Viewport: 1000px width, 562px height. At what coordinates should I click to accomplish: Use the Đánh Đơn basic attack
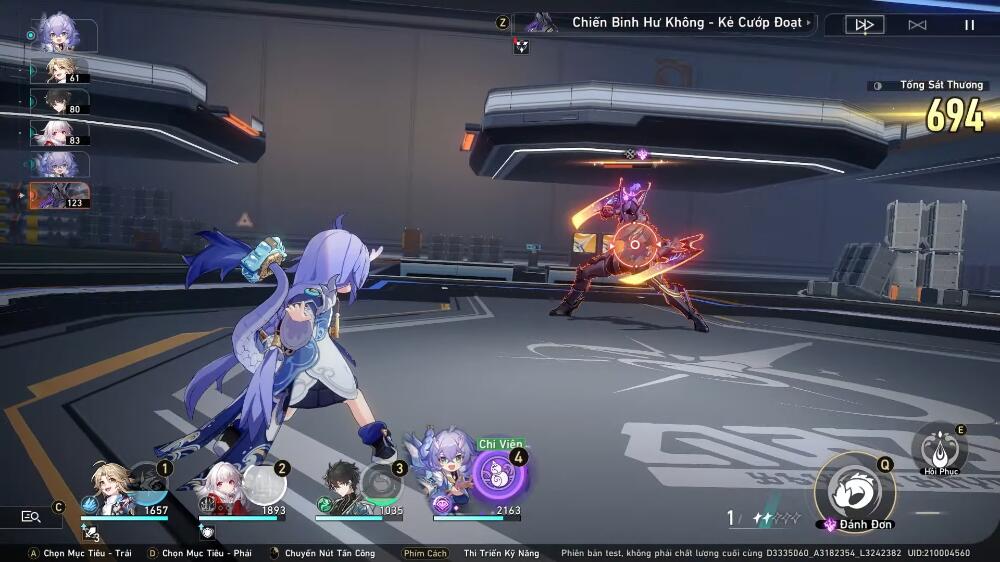pyautogui.click(x=853, y=491)
